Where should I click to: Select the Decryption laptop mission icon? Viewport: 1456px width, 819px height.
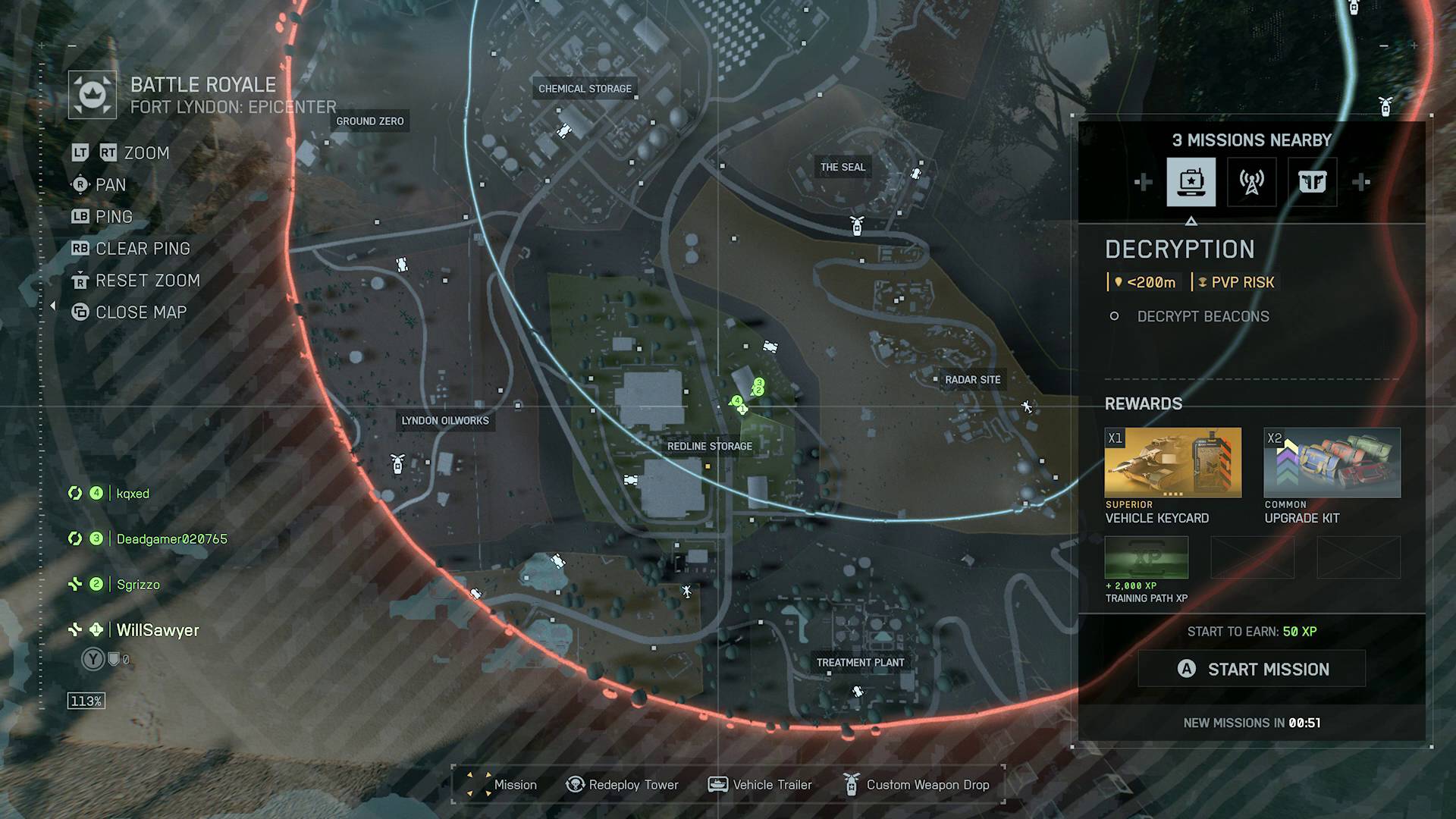(1192, 182)
